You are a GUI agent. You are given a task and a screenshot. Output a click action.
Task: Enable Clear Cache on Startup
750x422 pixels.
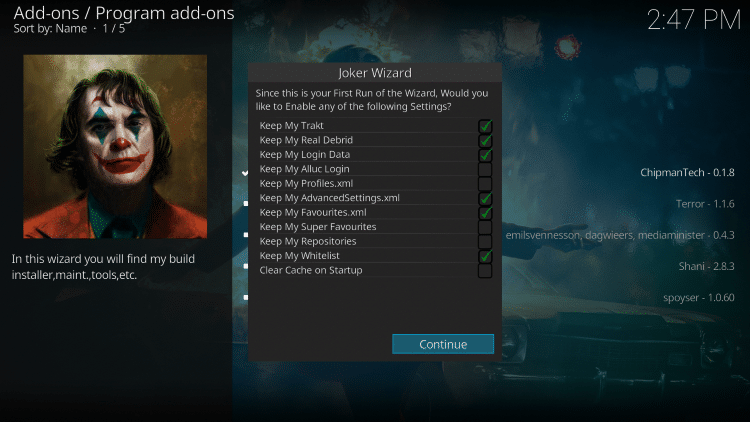pyautogui.click(x=485, y=271)
